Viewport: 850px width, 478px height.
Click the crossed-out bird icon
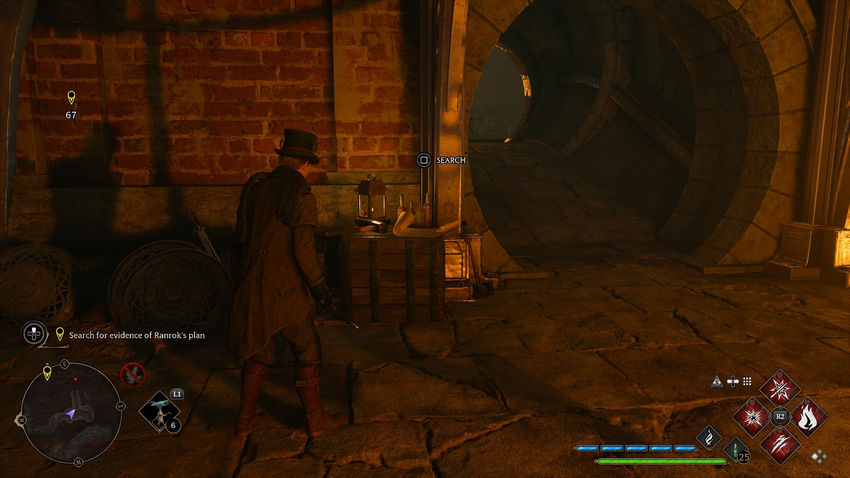click(x=131, y=375)
